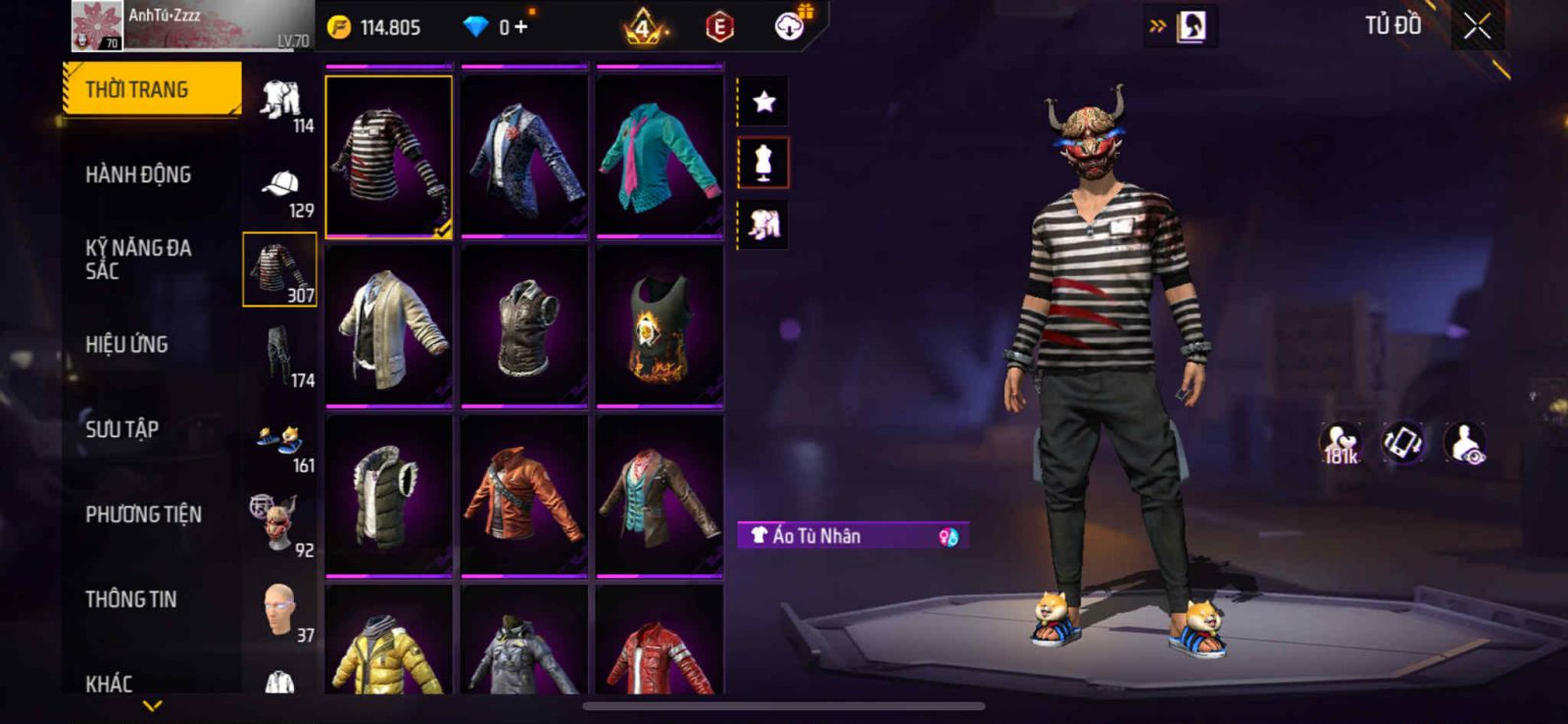Select the pants subcategory showing 174
Image resolution: width=1568 pixels, height=724 pixels.
280,356
